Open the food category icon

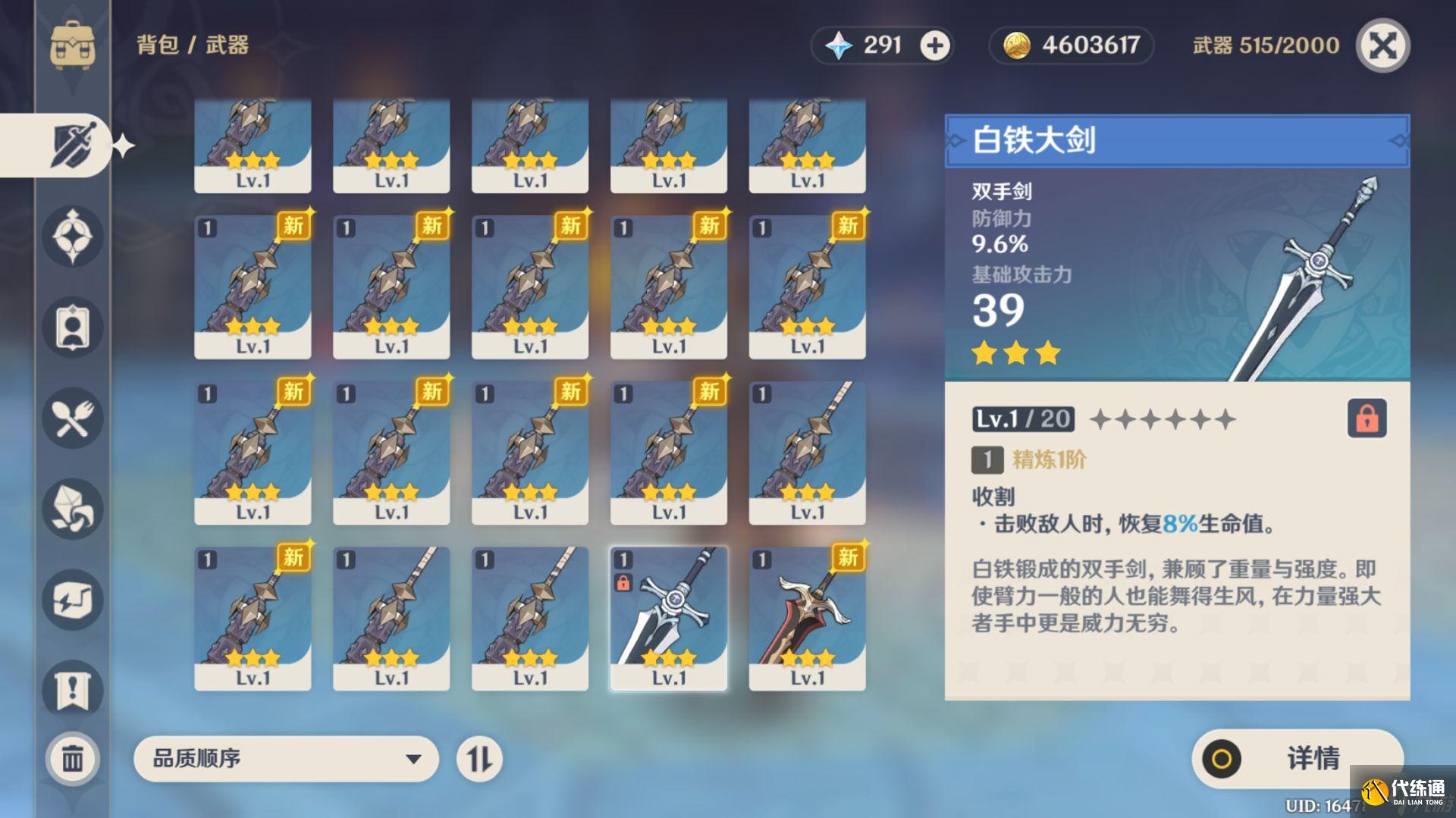tap(72, 418)
